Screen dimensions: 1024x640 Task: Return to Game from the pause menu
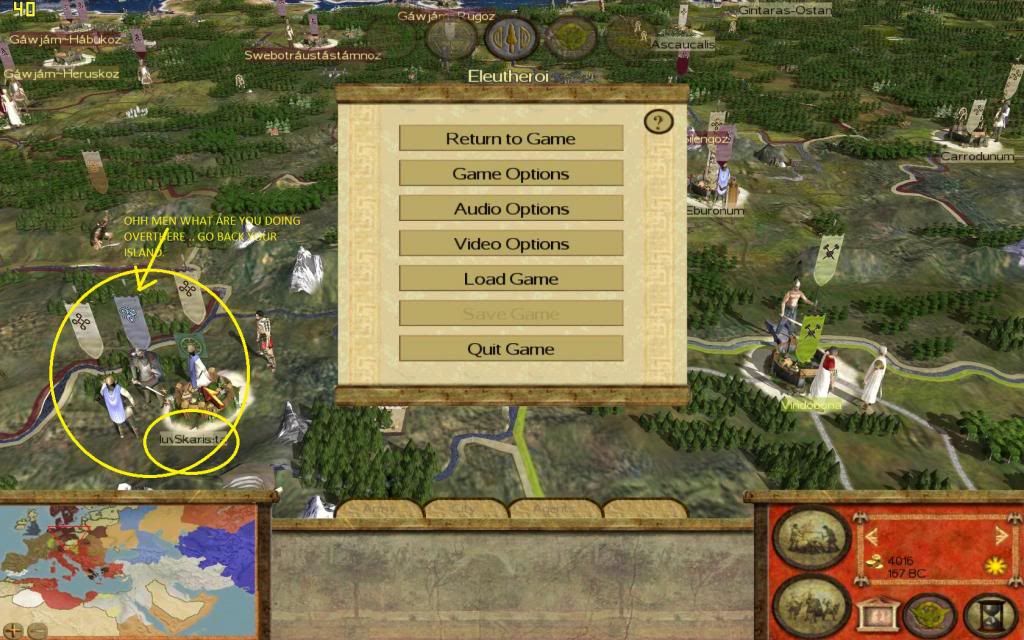[511, 138]
